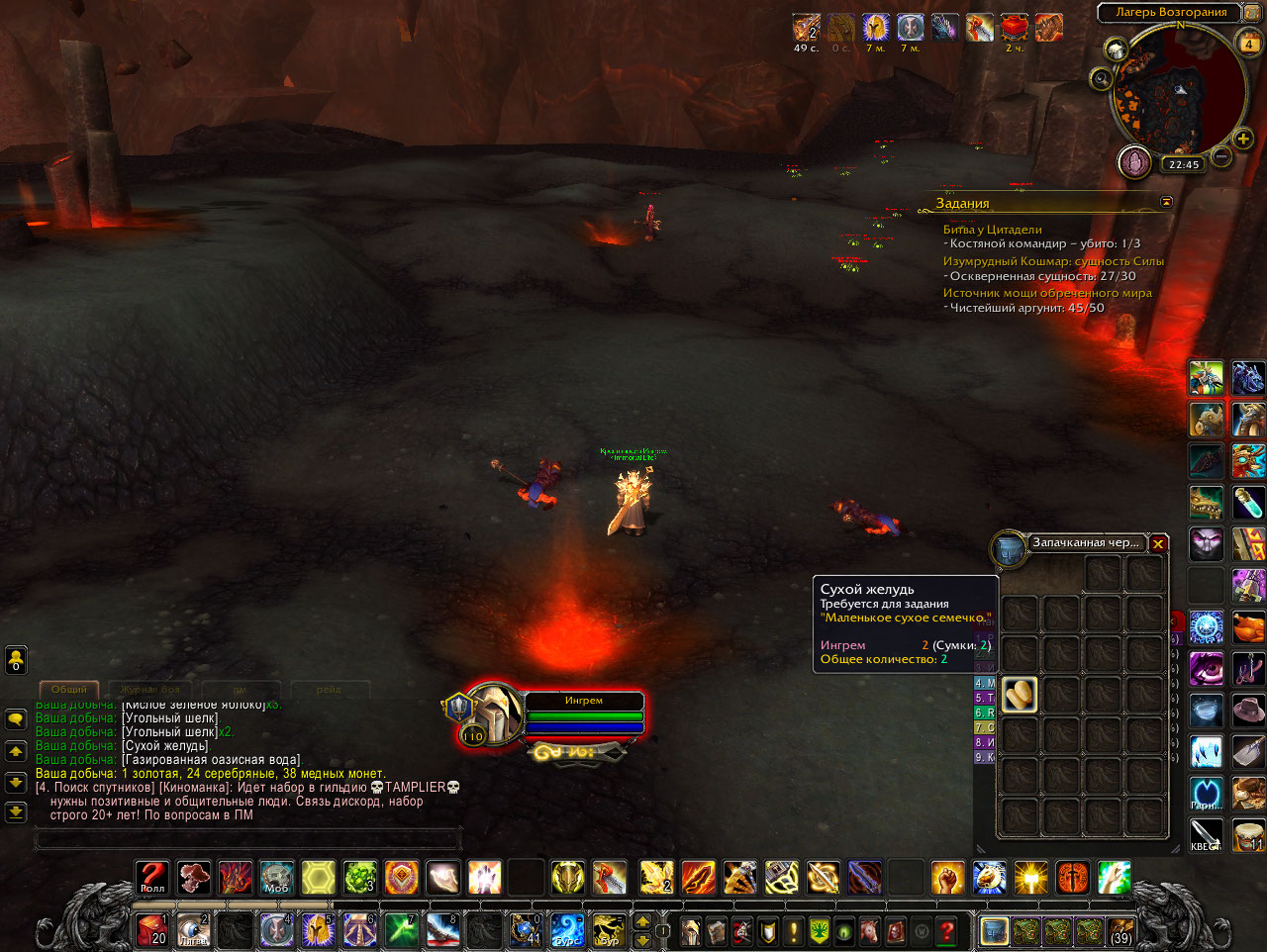Select the Сухой желудь item in bag

1020,695
